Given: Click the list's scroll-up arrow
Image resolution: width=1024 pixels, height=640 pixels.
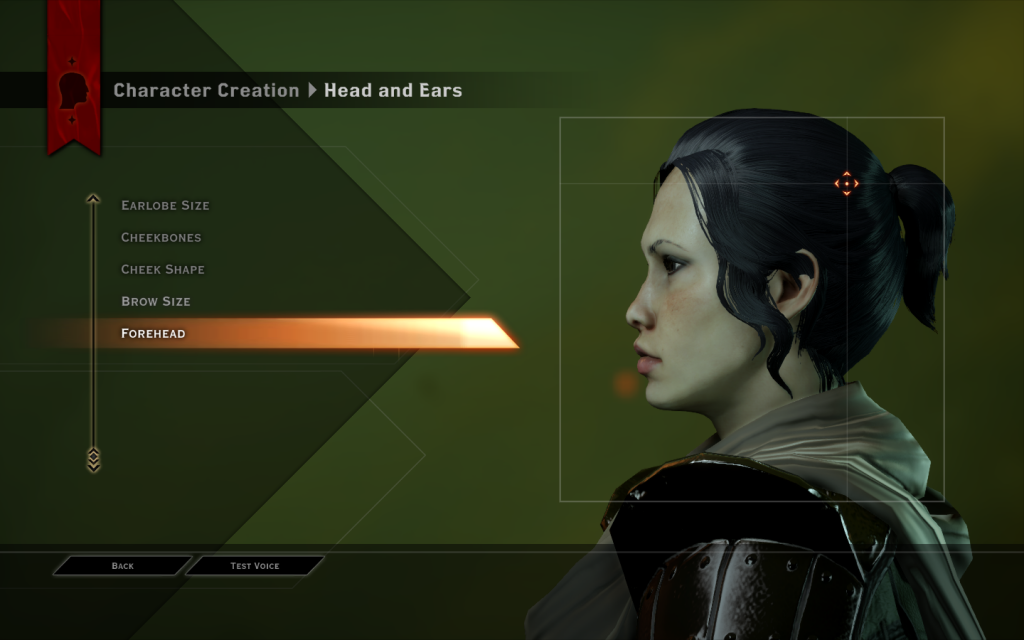Looking at the screenshot, I should (93, 199).
